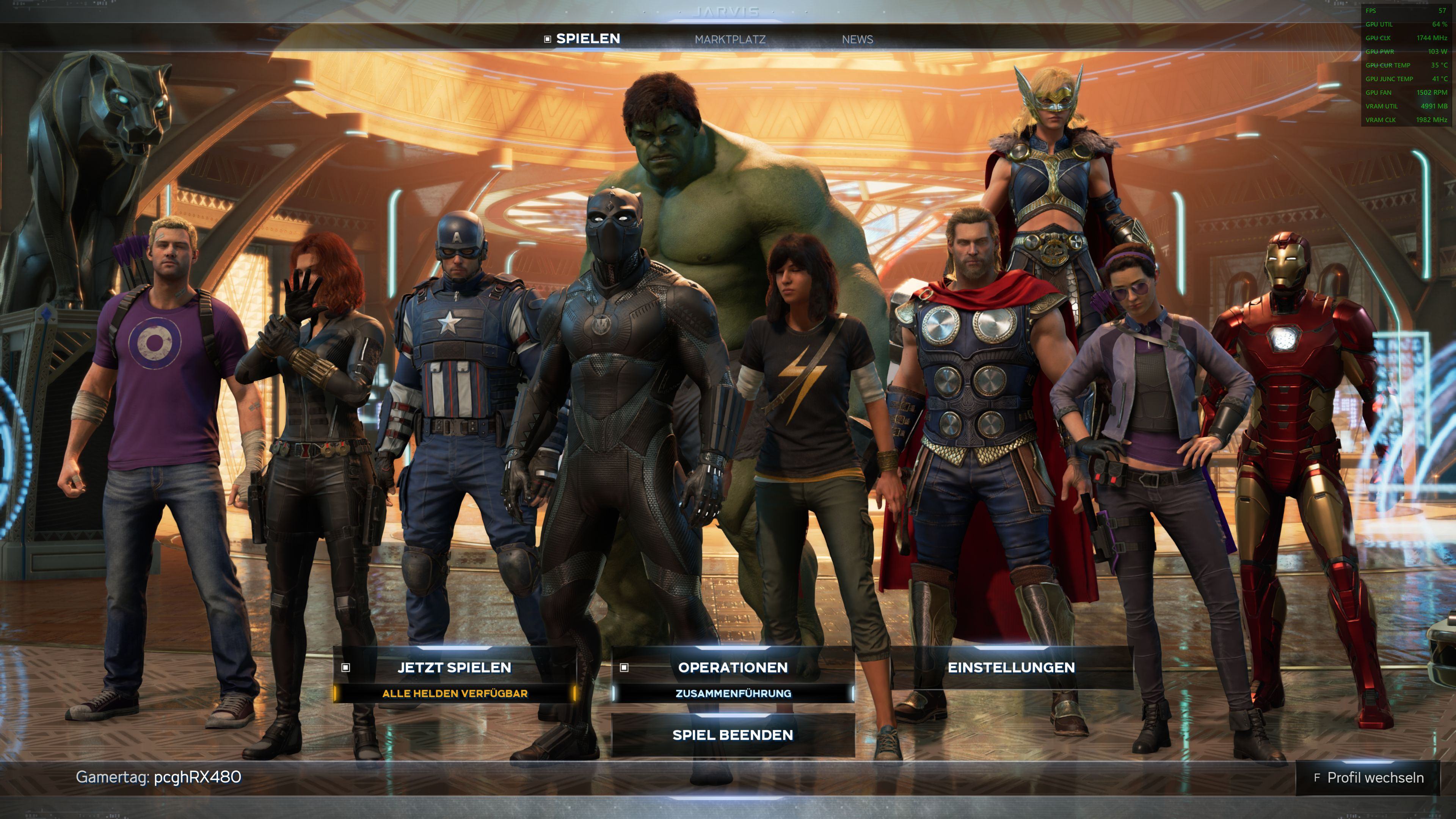Quit via Spiel Beenden
Screen dimensions: 1456x819
733,735
